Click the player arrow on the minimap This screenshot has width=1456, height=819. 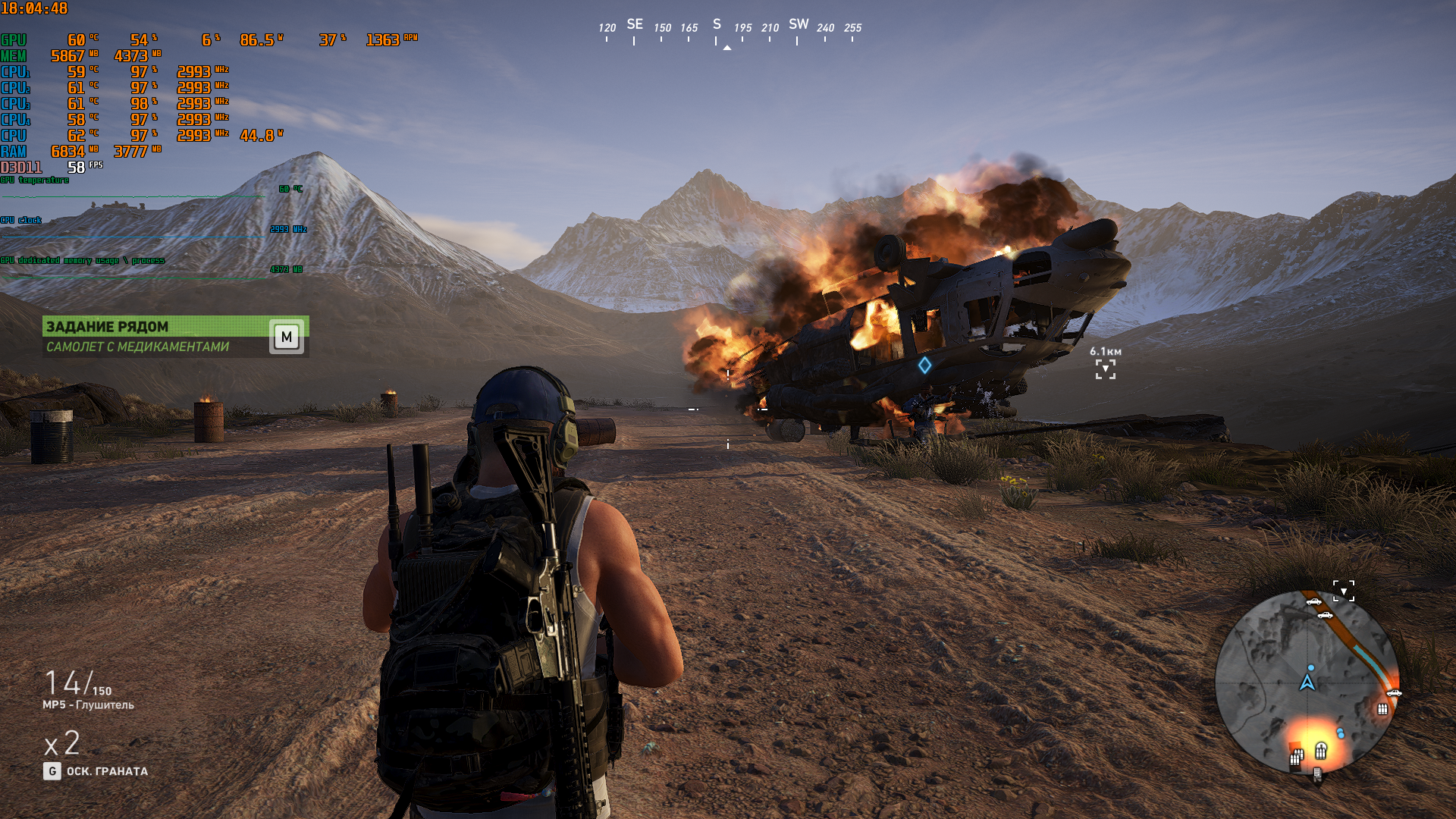coord(1307,682)
